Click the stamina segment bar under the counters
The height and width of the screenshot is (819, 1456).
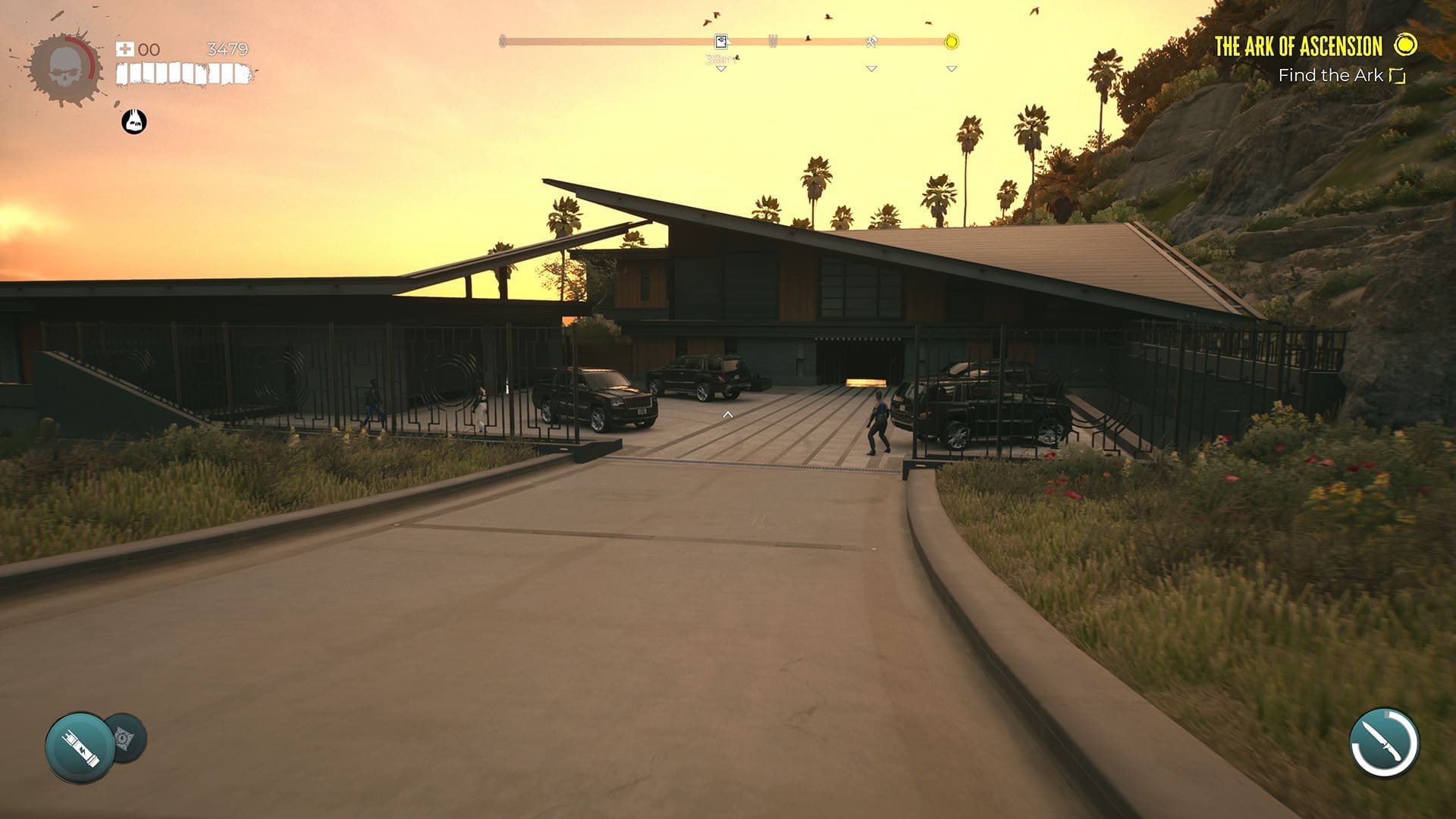pos(182,74)
